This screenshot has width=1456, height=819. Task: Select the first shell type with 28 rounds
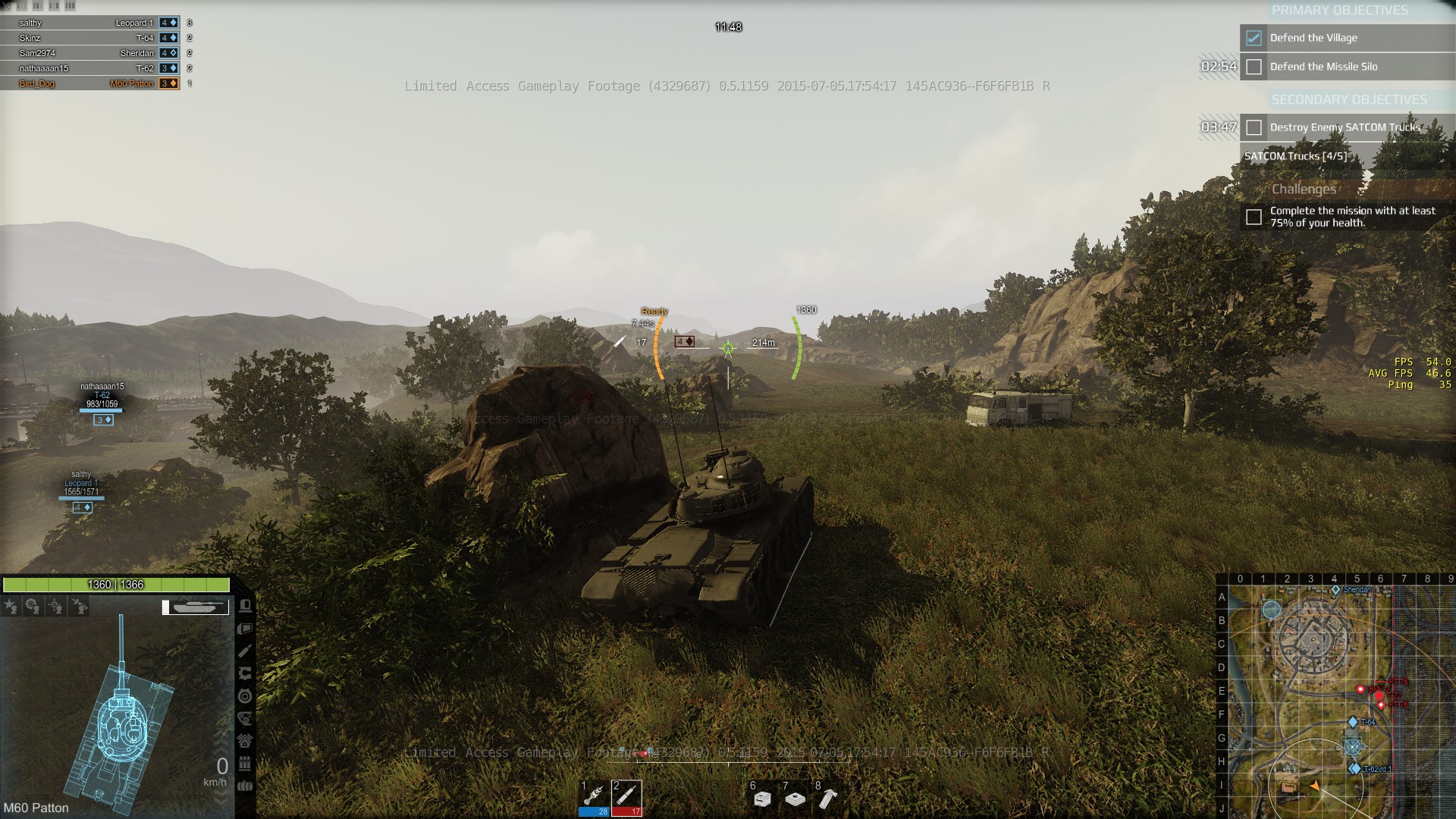tap(594, 798)
